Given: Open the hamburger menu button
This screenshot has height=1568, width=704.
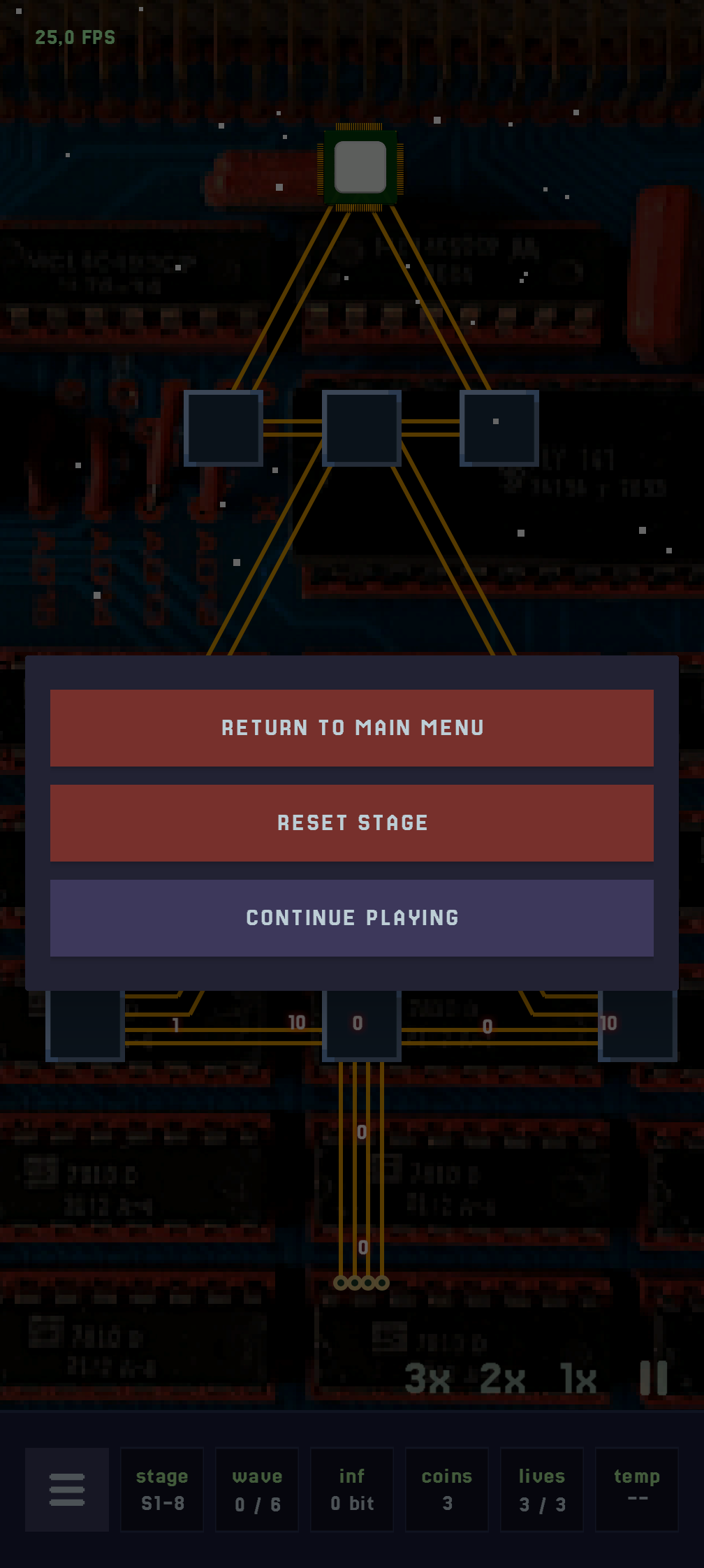Looking at the screenshot, I should pyautogui.click(x=67, y=1490).
